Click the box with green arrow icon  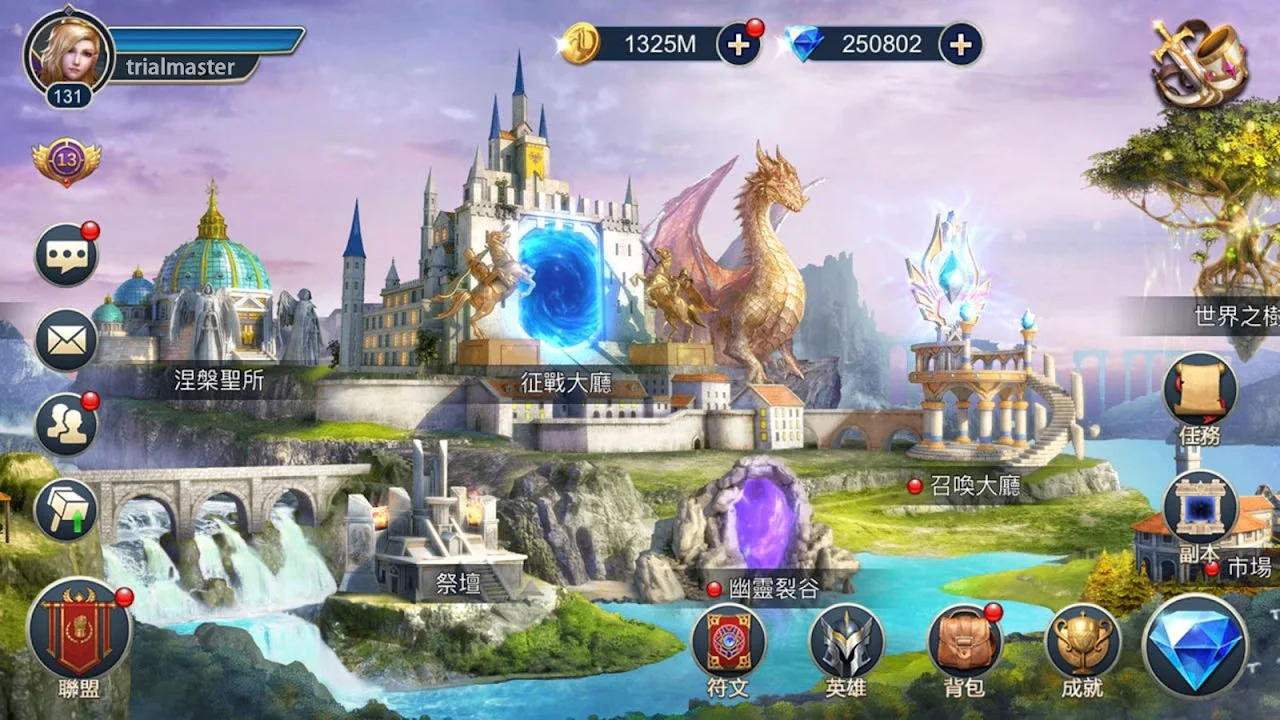click(66, 509)
